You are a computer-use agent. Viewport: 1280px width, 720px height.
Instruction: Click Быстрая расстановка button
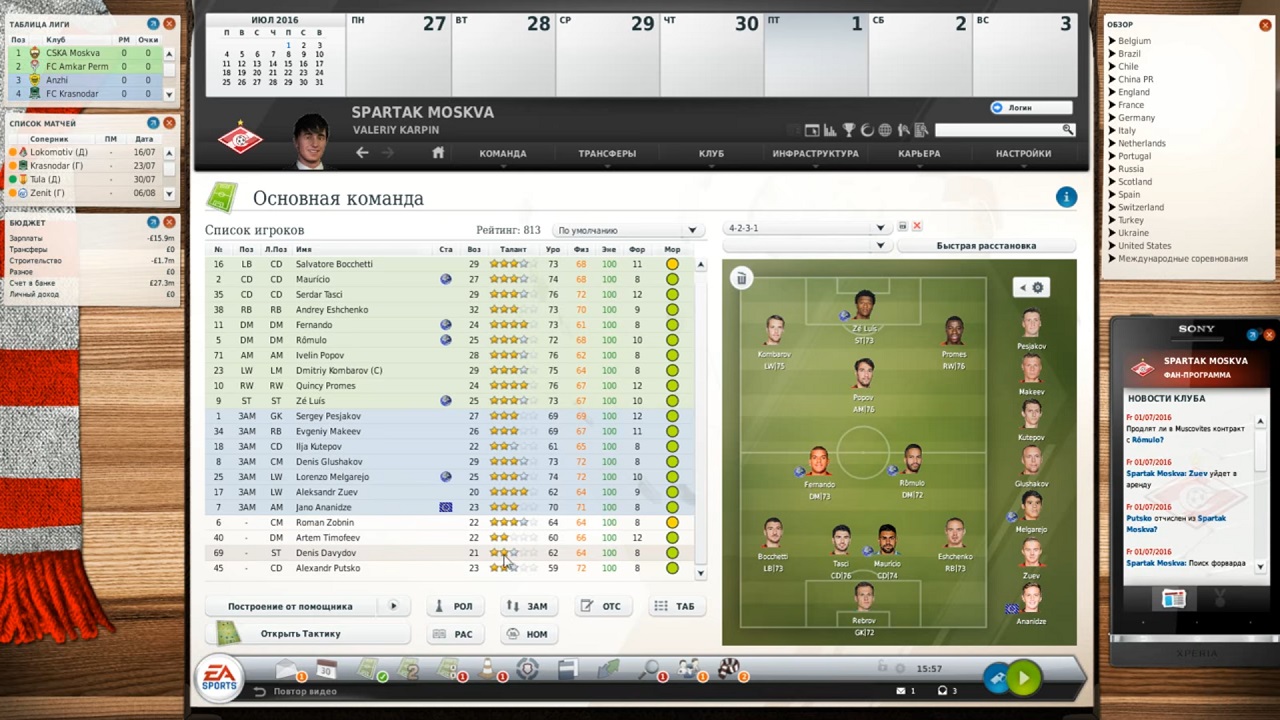coord(986,246)
